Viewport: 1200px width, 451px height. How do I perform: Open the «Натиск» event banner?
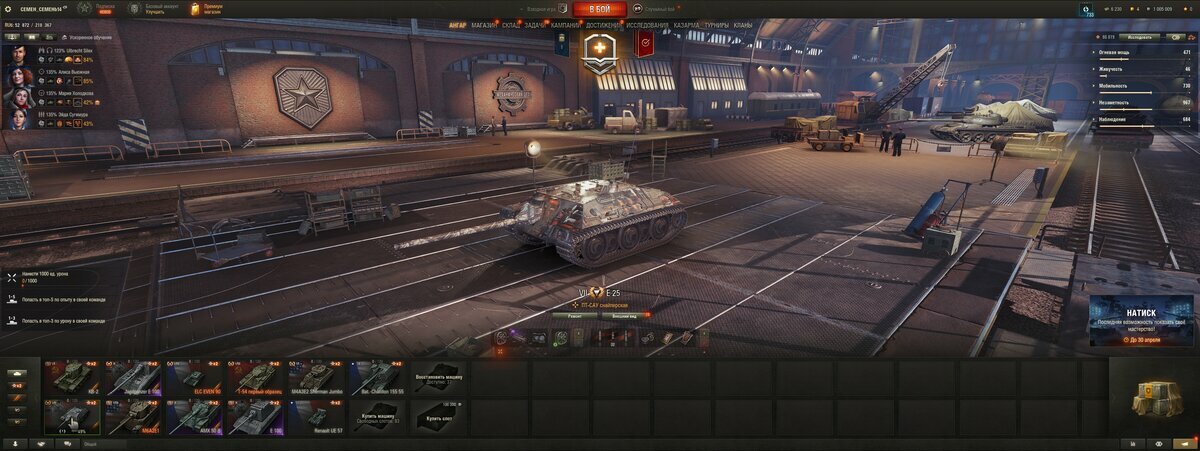(x=1140, y=320)
